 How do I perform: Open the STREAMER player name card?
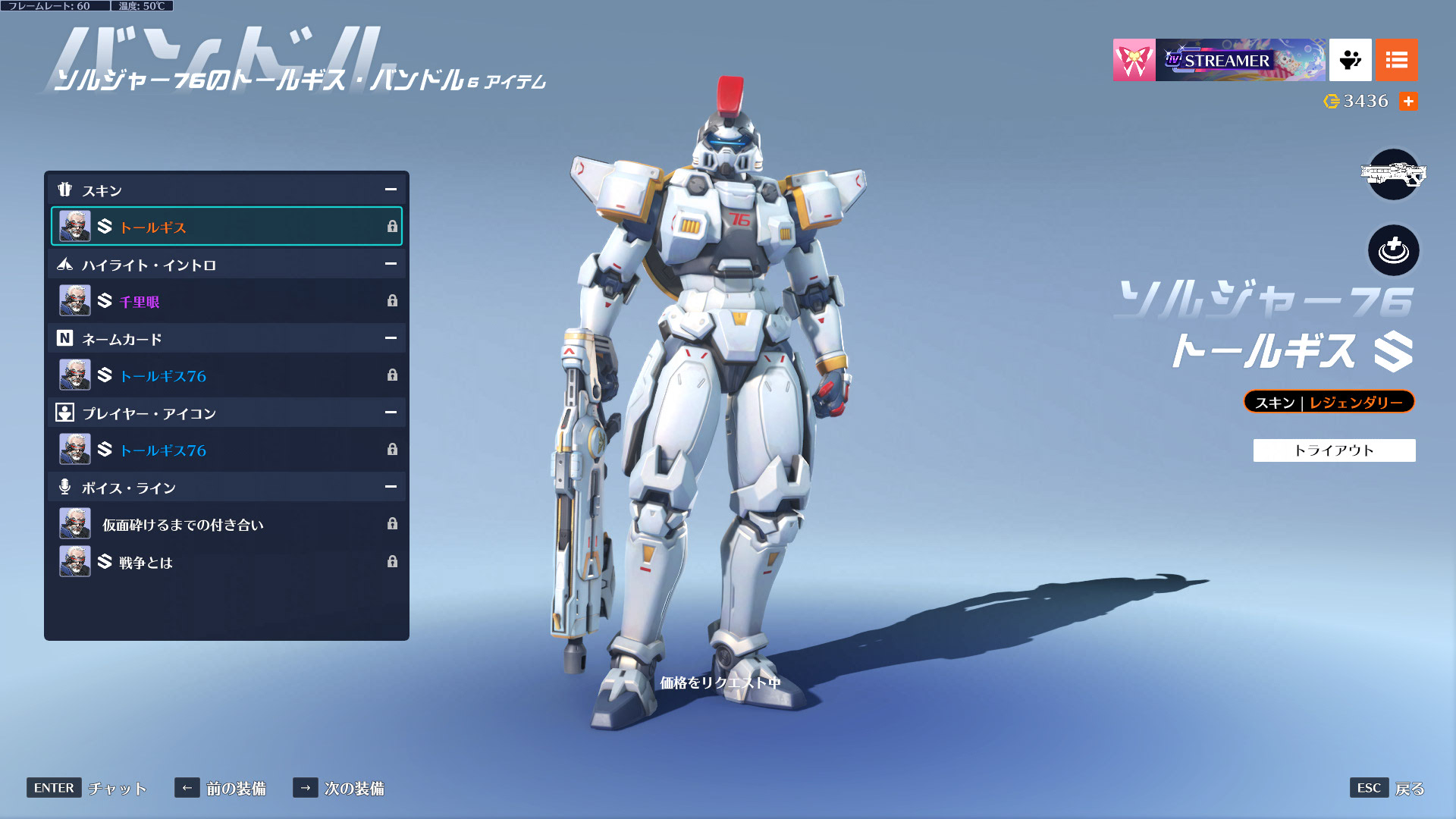(x=1241, y=60)
